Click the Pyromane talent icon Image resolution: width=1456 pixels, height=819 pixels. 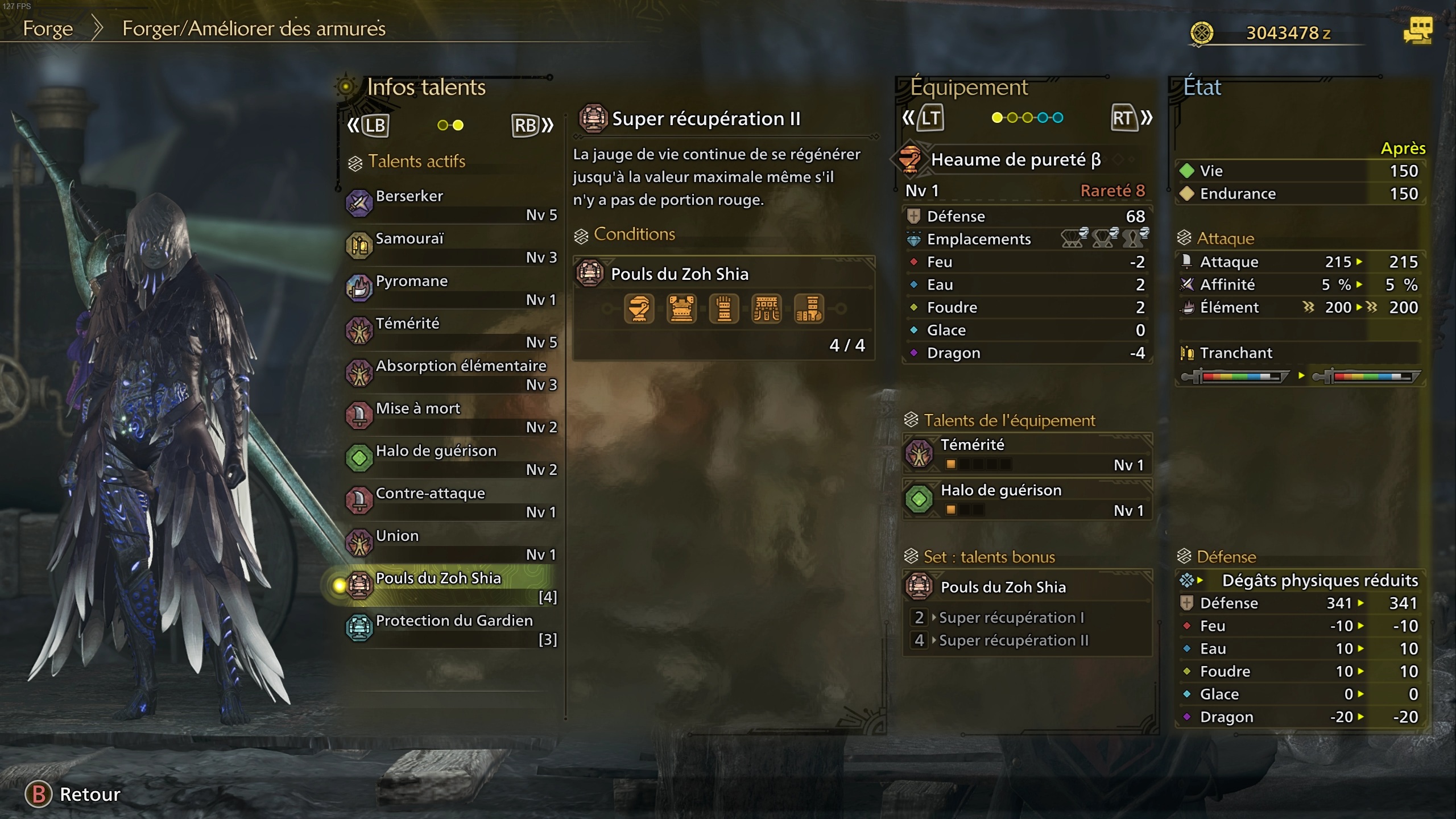[x=358, y=288]
